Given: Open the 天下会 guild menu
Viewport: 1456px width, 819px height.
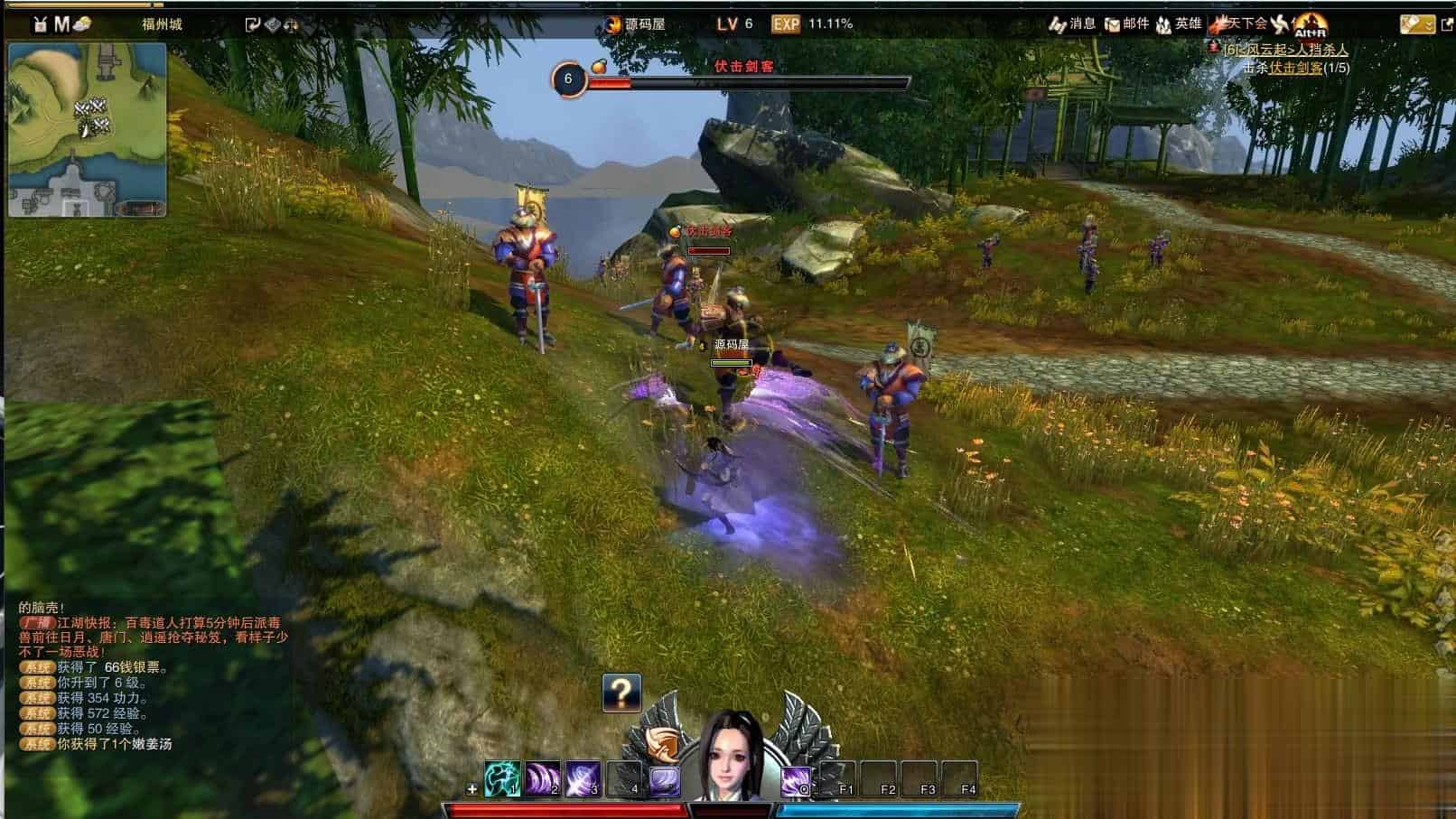Looking at the screenshot, I should pyautogui.click(x=1242, y=24).
